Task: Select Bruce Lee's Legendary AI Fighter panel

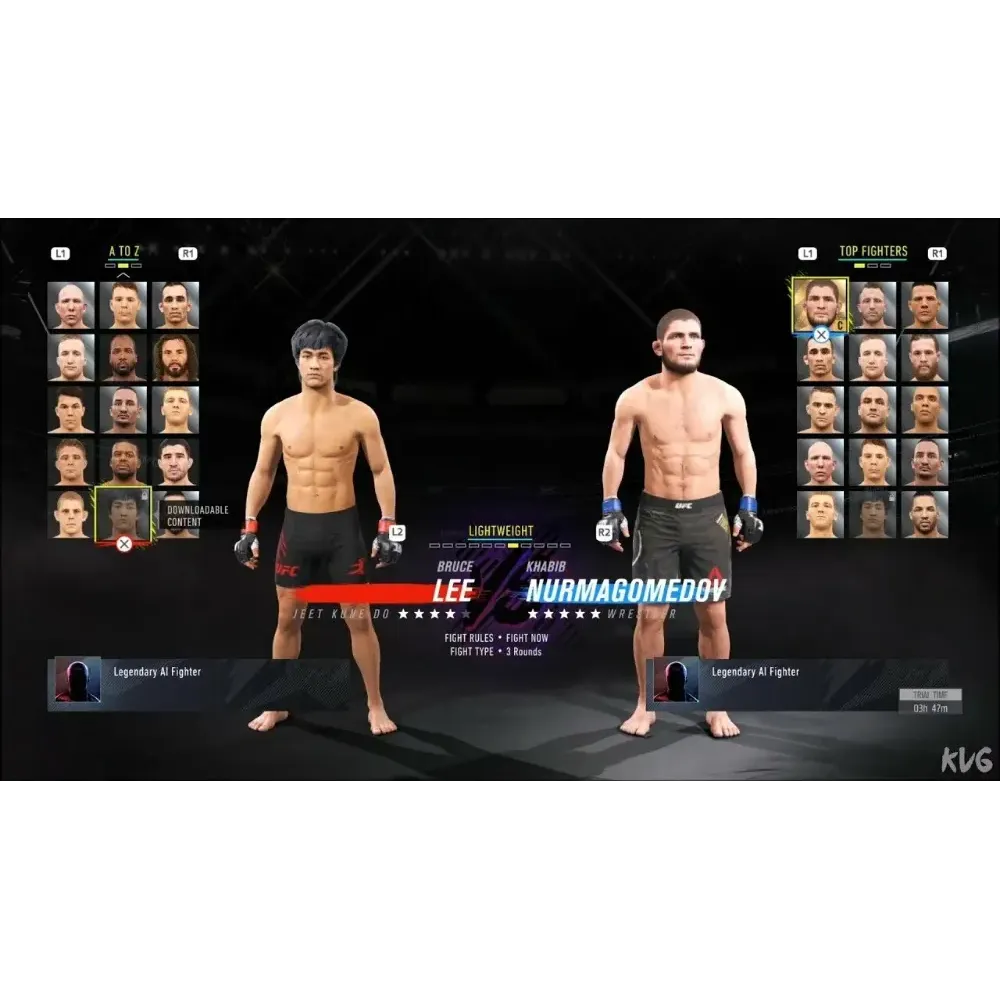Action: coord(200,683)
